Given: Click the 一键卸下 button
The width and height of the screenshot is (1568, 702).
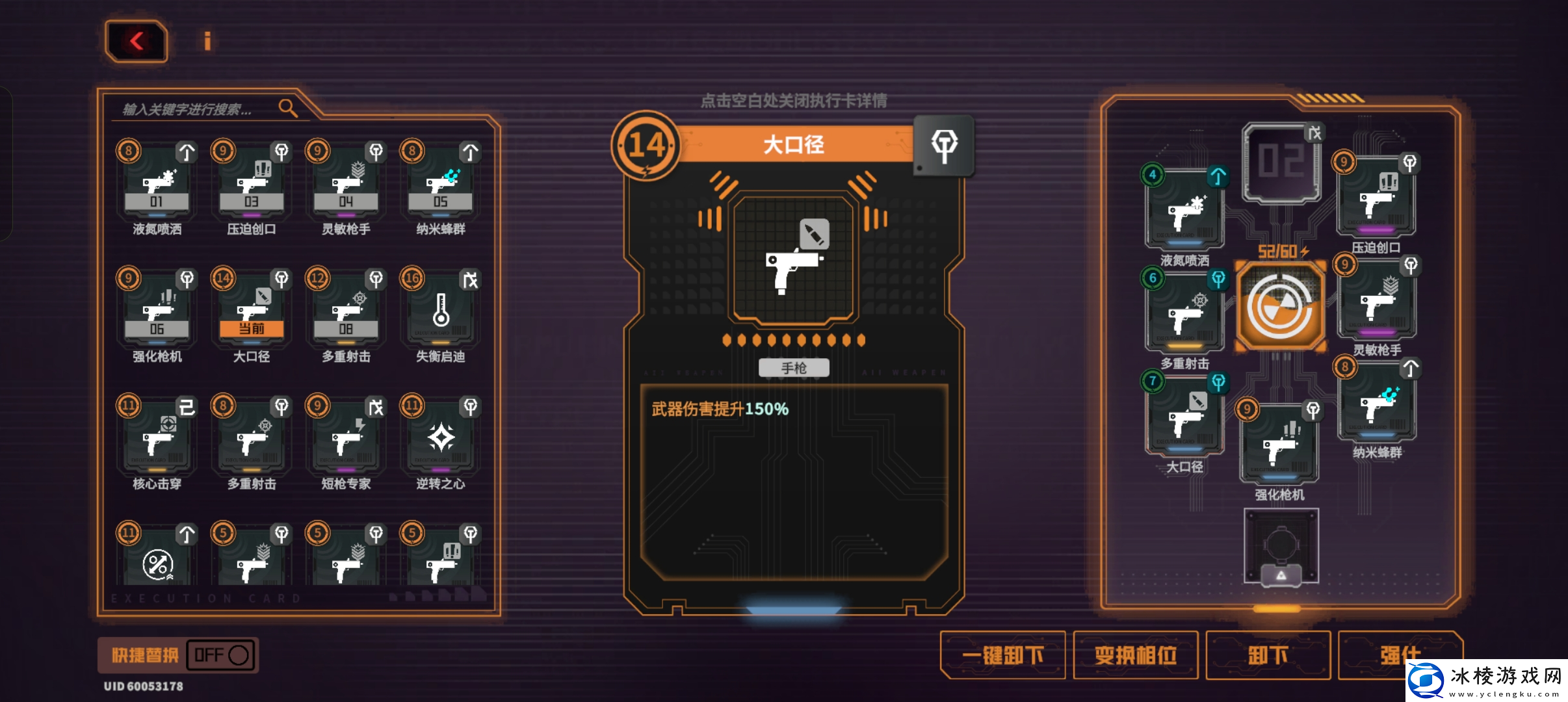Looking at the screenshot, I should click(1003, 655).
